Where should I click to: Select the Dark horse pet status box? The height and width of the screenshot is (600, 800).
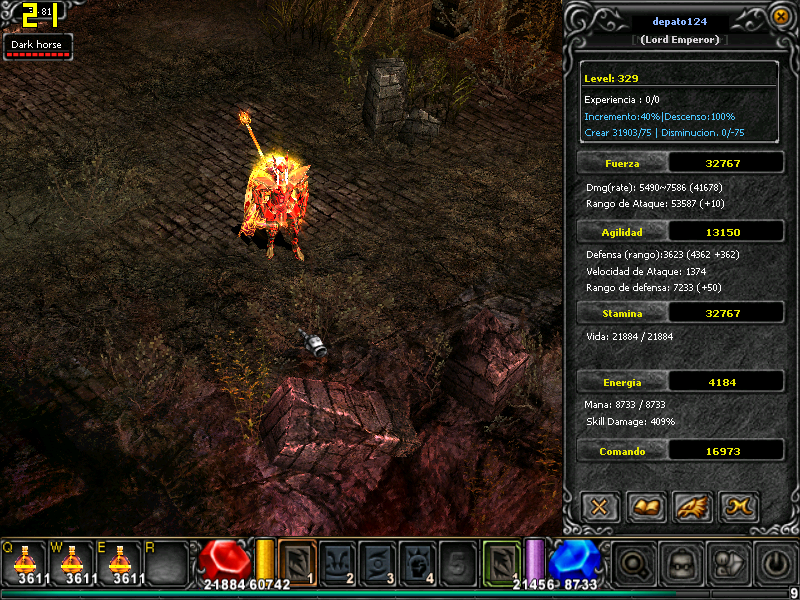38,47
